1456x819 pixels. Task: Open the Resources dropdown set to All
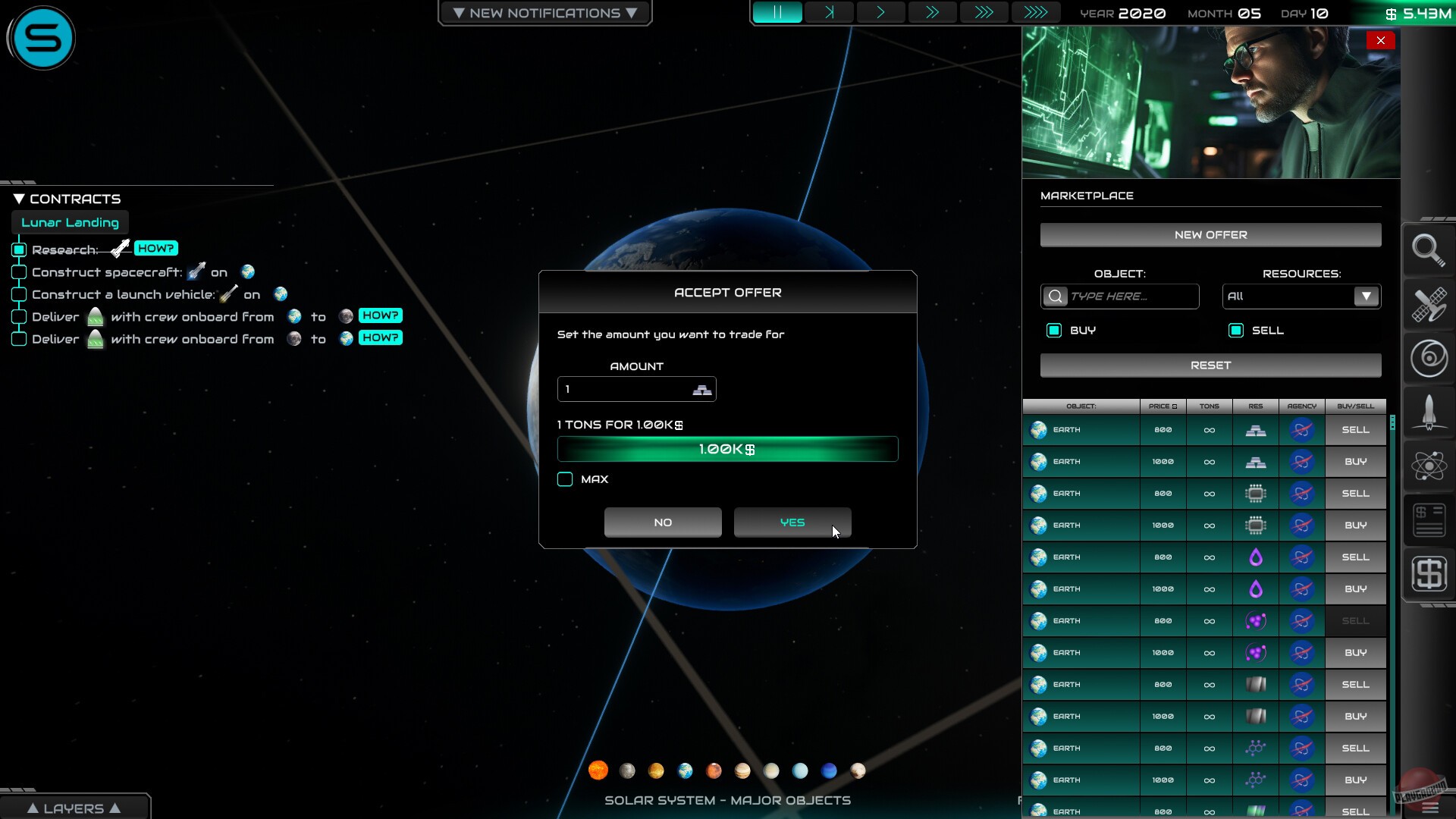[1300, 297]
